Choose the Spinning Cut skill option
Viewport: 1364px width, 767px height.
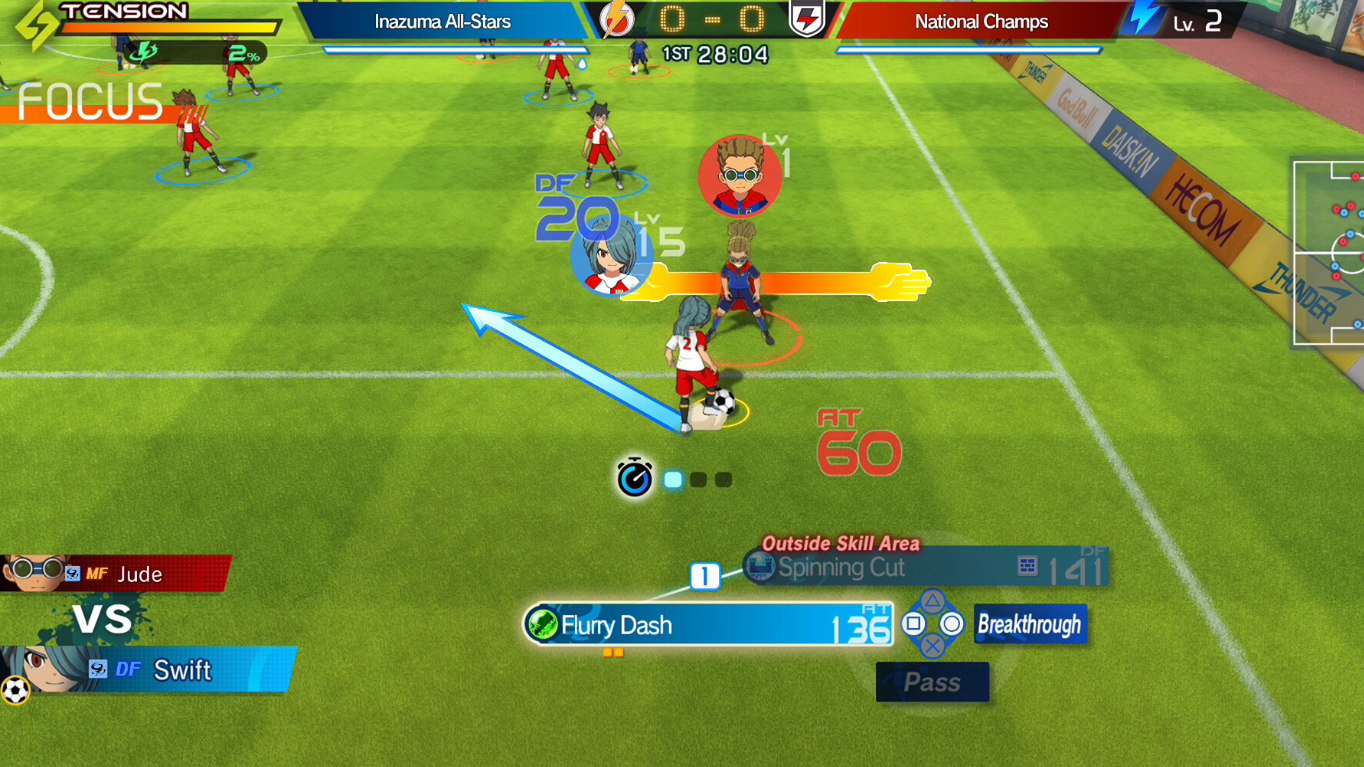point(926,568)
